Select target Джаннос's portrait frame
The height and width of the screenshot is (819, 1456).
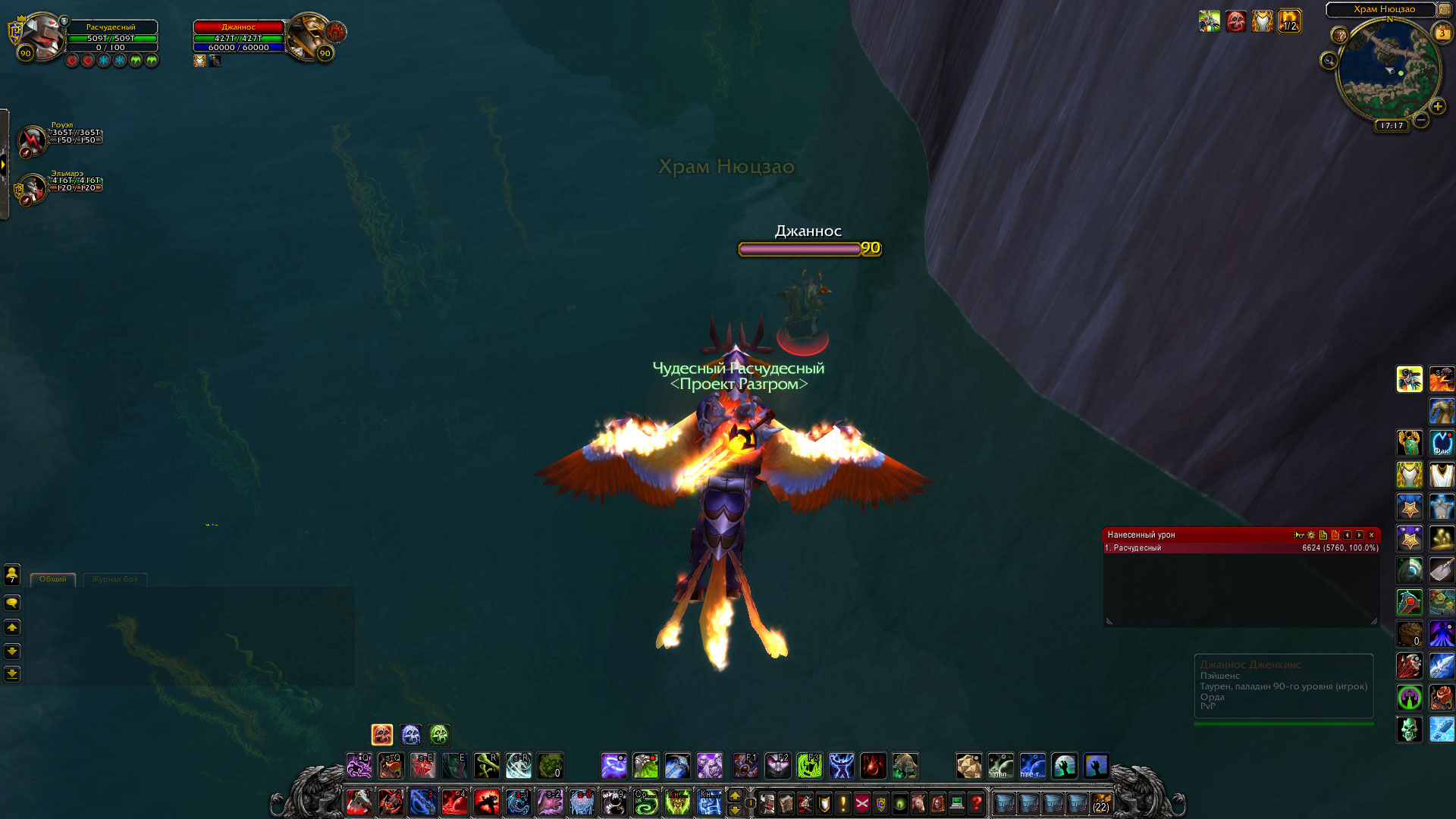point(309,35)
